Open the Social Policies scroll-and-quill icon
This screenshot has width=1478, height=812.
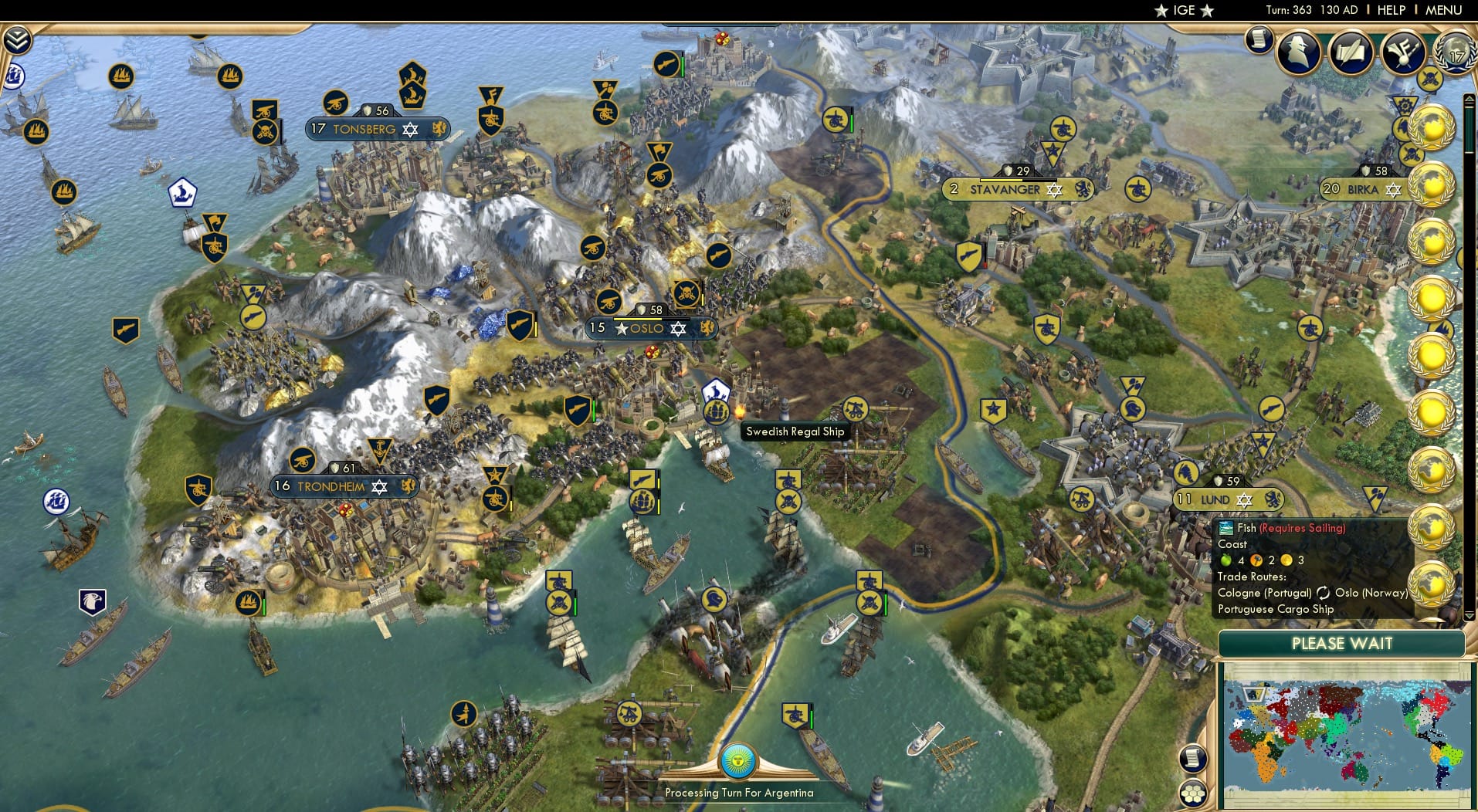tap(1353, 52)
